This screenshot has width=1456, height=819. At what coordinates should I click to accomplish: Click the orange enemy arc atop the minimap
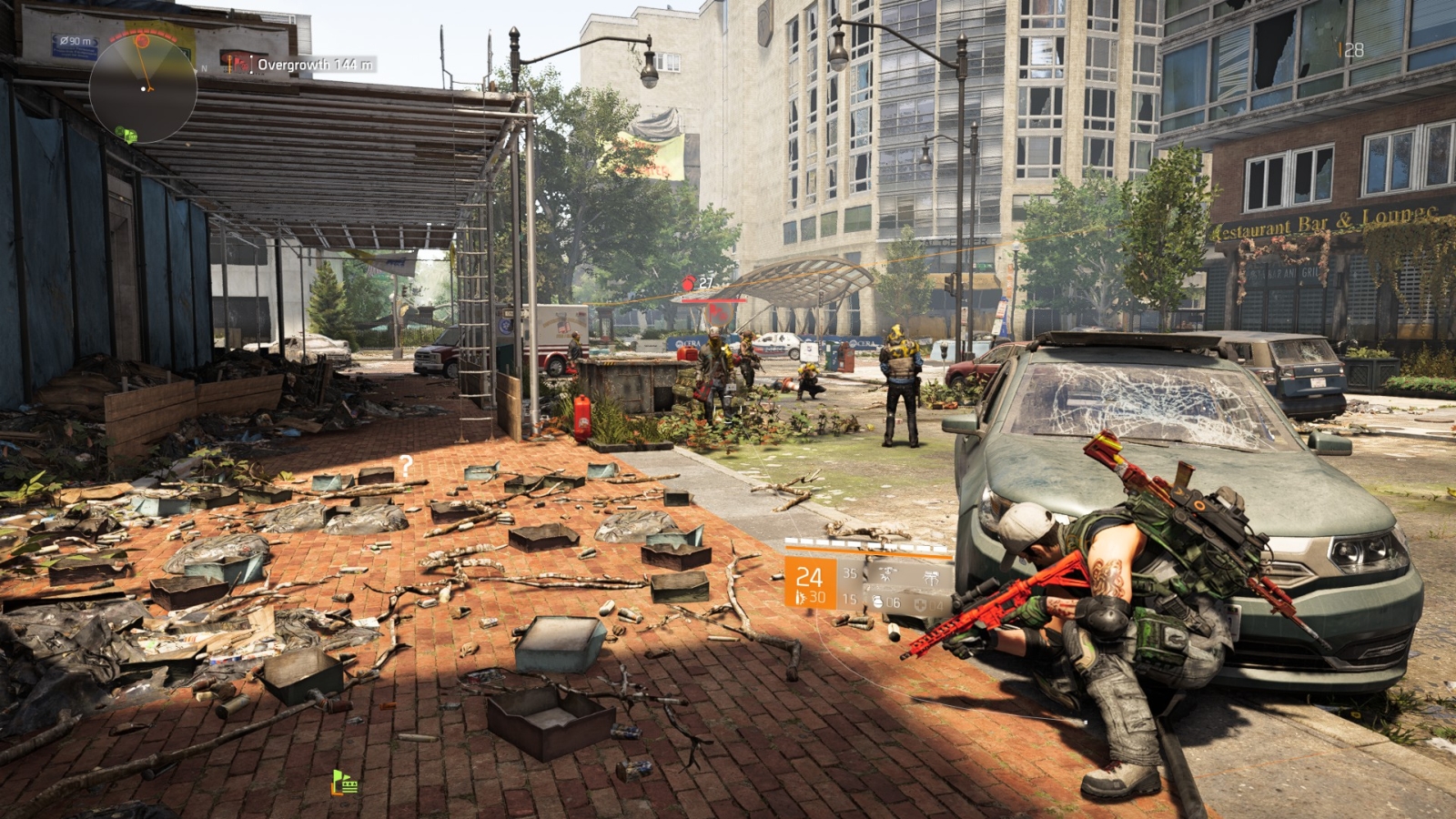pos(142,34)
